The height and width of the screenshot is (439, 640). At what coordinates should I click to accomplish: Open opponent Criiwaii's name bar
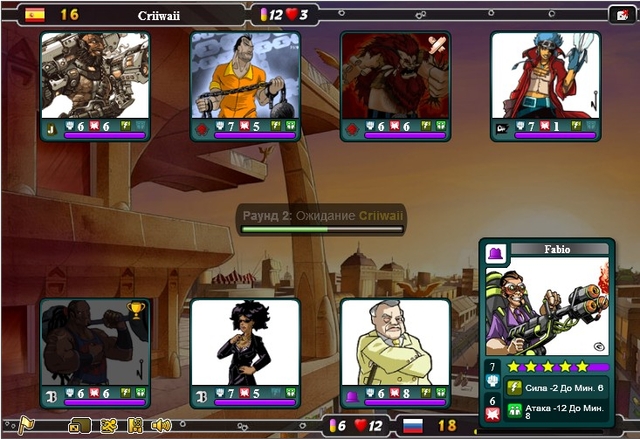tap(165, 15)
